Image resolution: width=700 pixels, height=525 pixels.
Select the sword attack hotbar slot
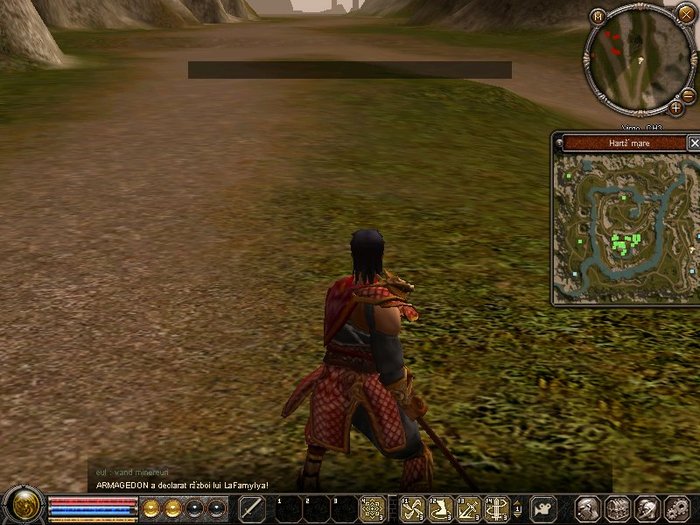pos(253,508)
